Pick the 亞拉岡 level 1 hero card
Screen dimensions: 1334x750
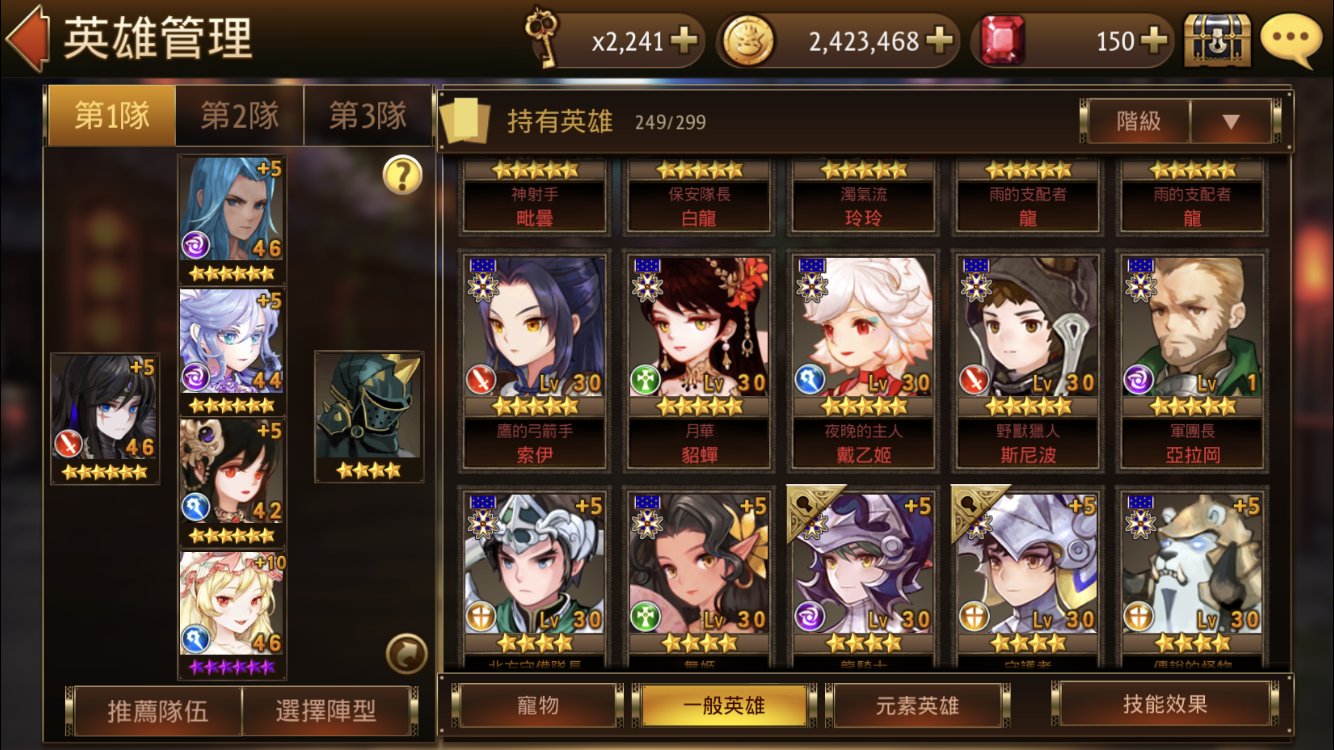[1192, 360]
